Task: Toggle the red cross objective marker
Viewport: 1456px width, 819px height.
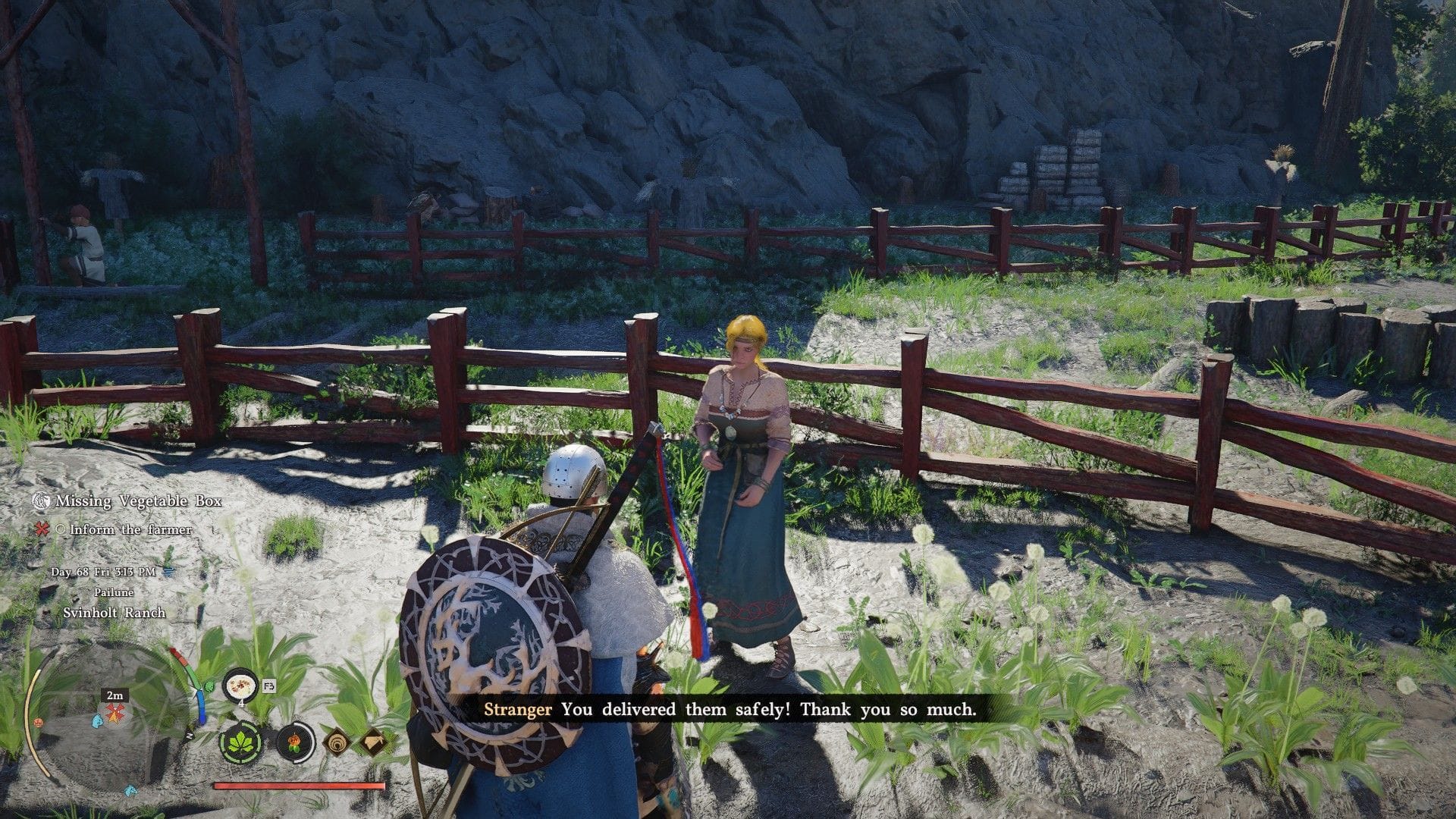Action: point(40,529)
